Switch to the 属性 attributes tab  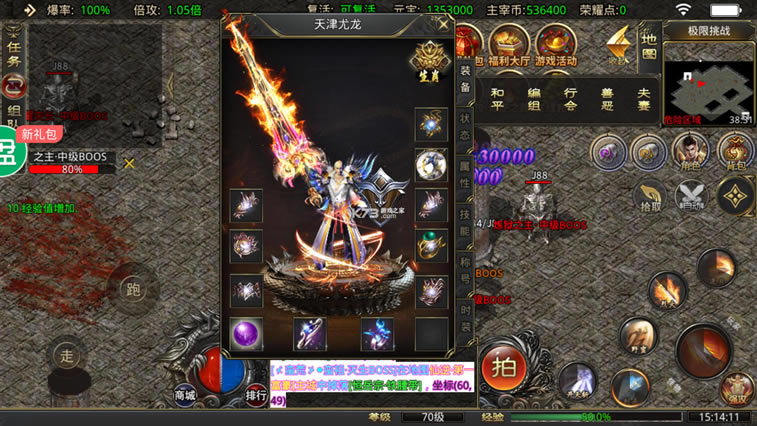tap(466, 178)
